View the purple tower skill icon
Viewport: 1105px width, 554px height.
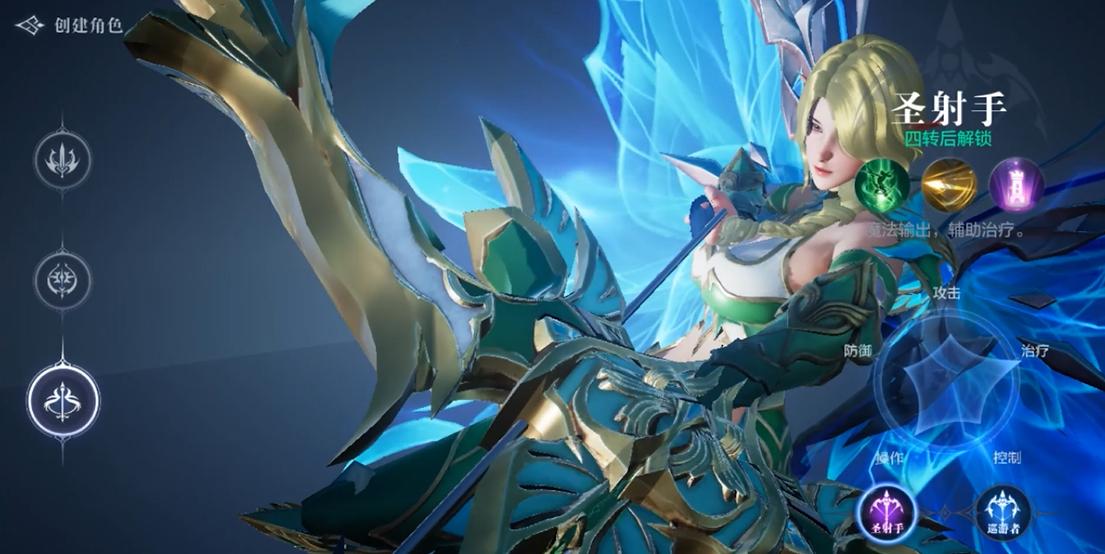click(x=1016, y=185)
